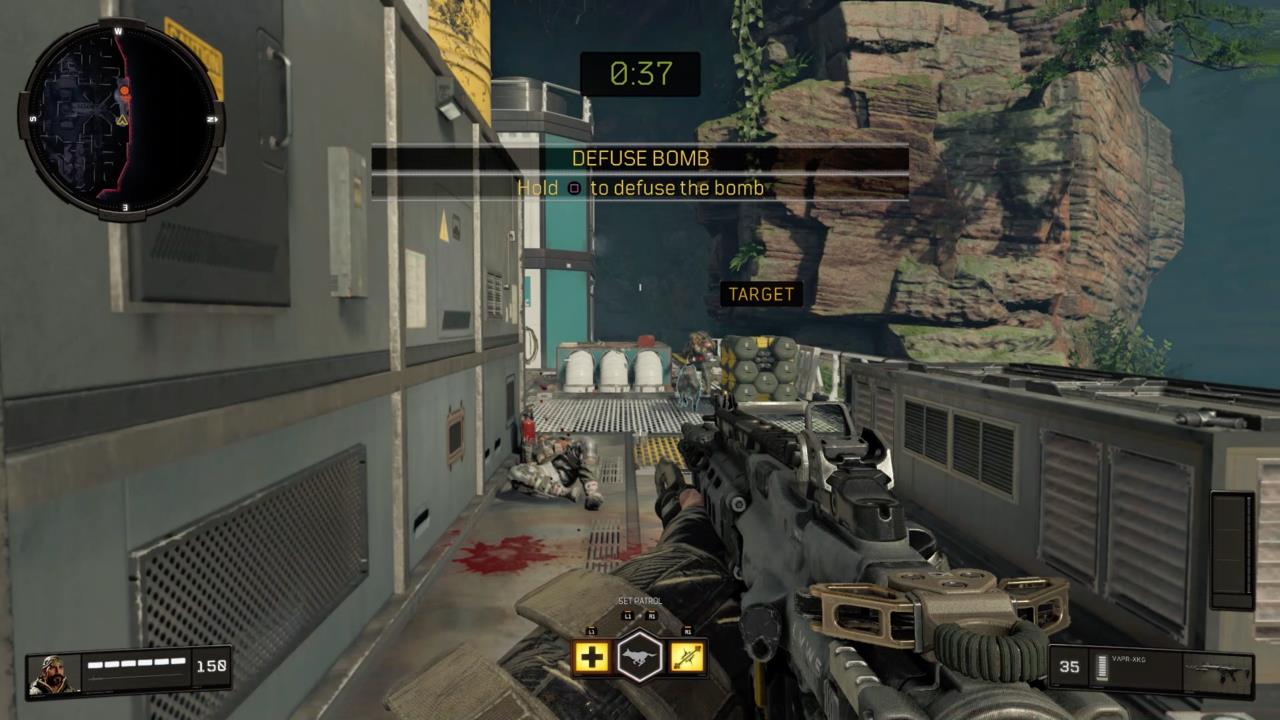Expand the SET PATROL command wheel
The width and height of the screenshot is (1280, 720).
click(640, 640)
